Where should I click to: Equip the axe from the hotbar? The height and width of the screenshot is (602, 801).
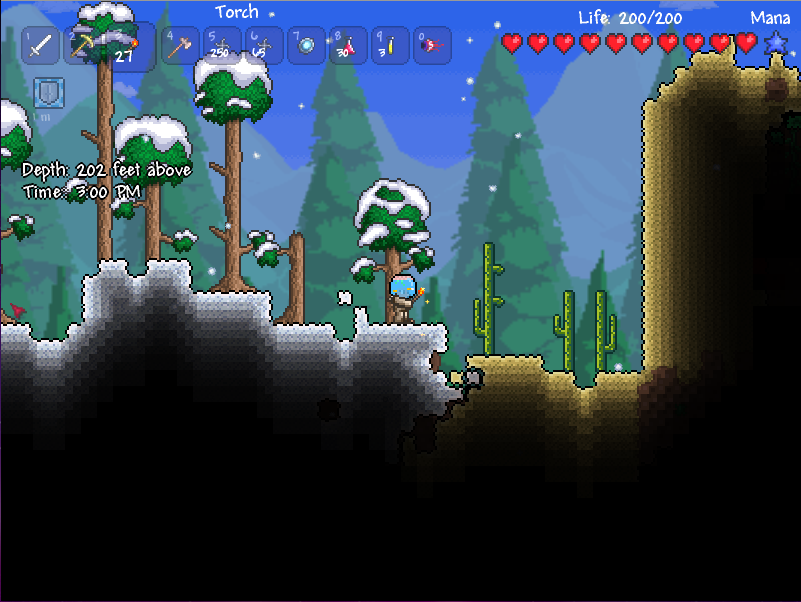click(x=180, y=45)
